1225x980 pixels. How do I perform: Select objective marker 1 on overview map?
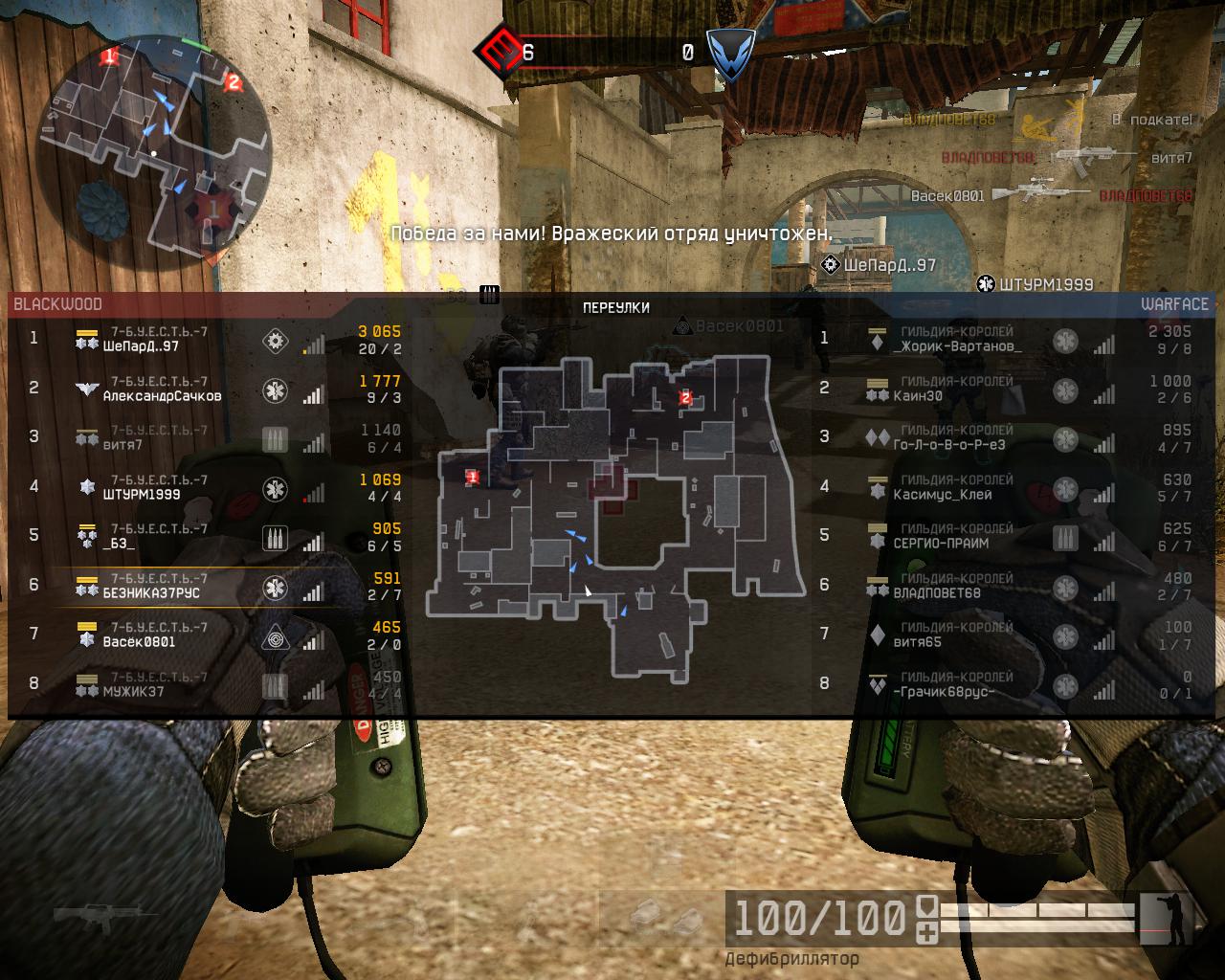click(x=472, y=477)
